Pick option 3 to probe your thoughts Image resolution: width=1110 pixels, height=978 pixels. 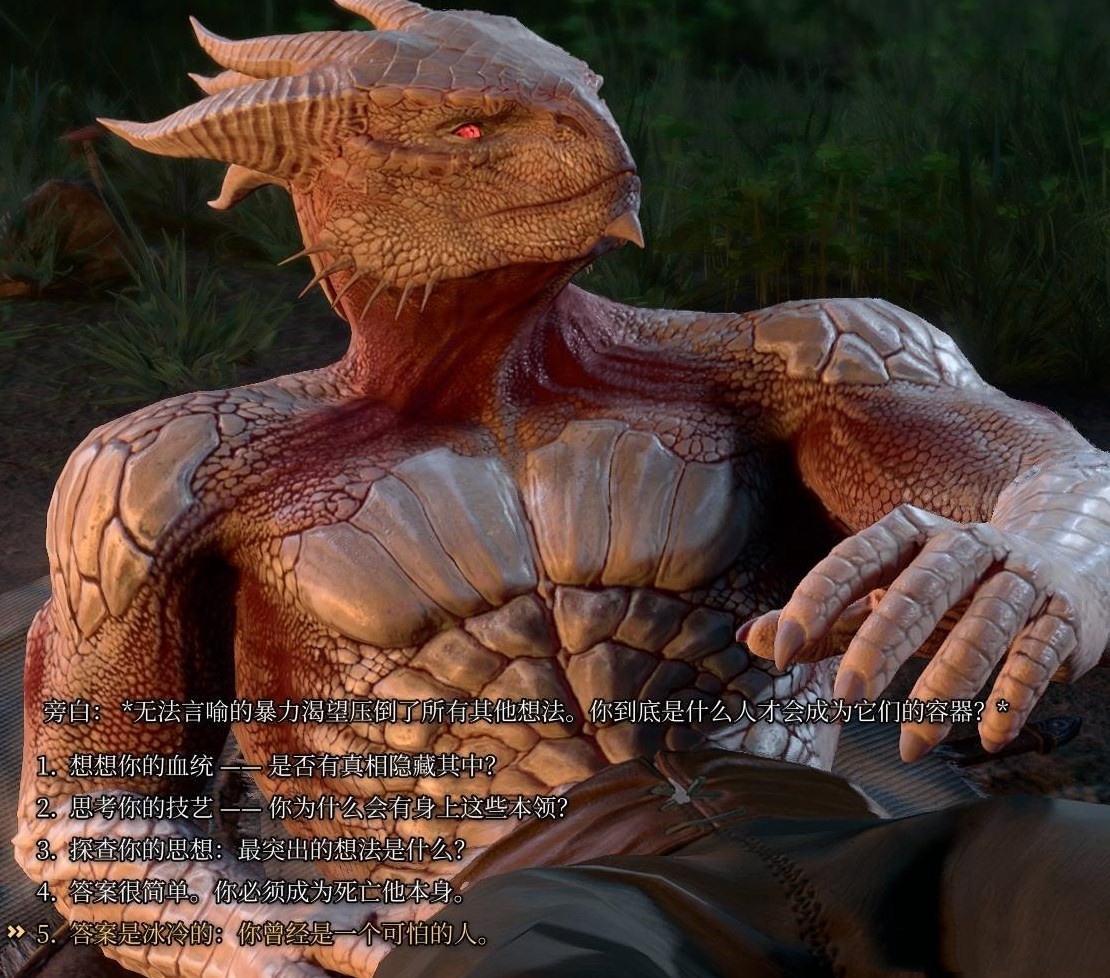click(x=251, y=850)
